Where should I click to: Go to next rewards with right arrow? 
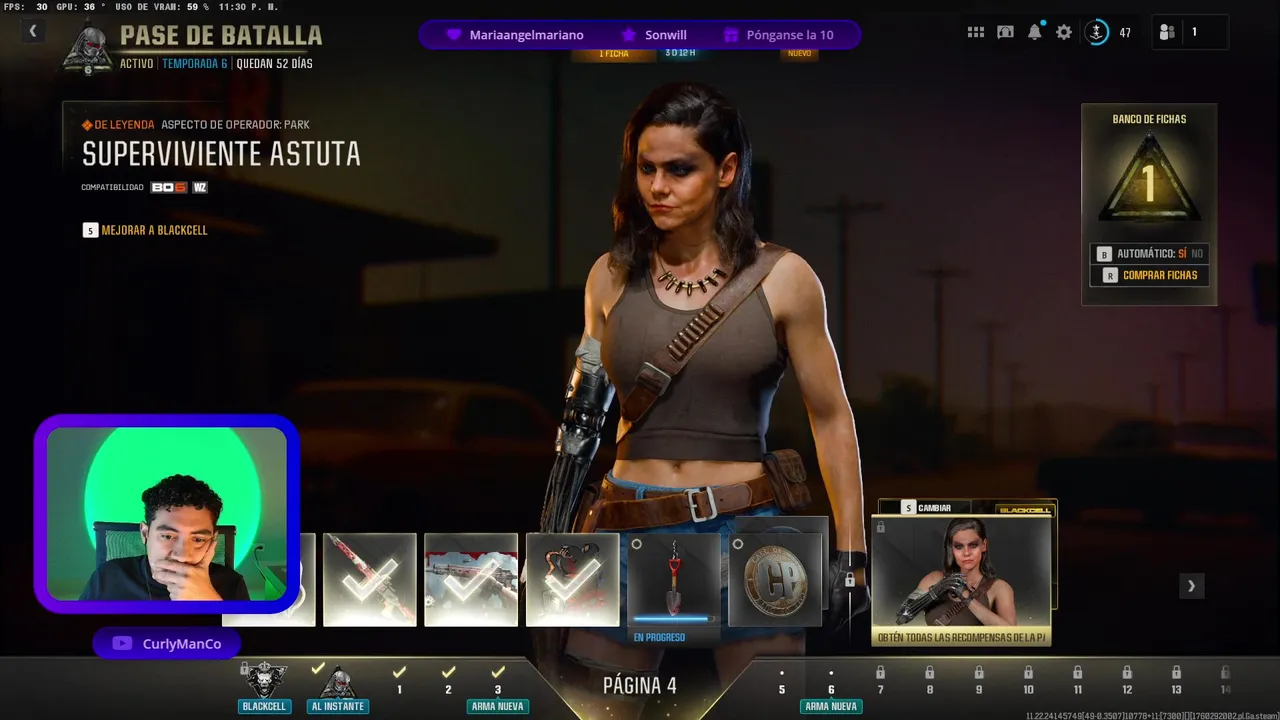click(1191, 586)
